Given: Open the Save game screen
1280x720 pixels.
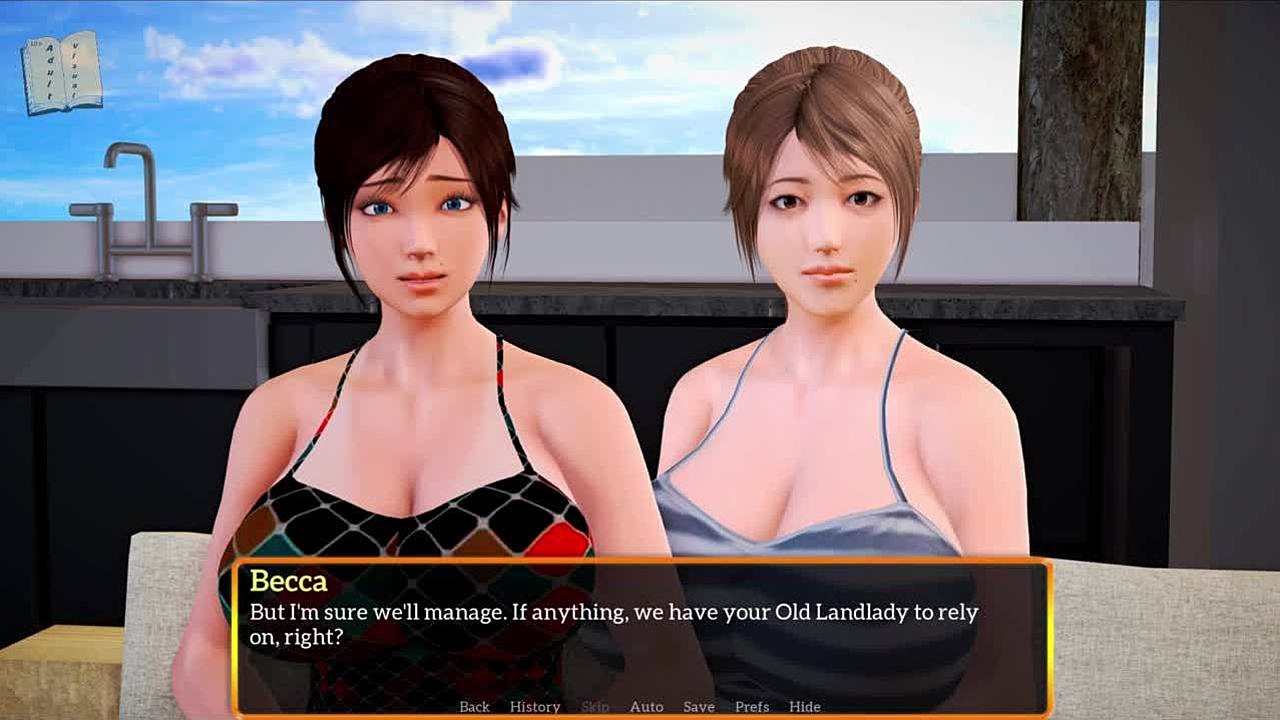Looking at the screenshot, I should (699, 706).
